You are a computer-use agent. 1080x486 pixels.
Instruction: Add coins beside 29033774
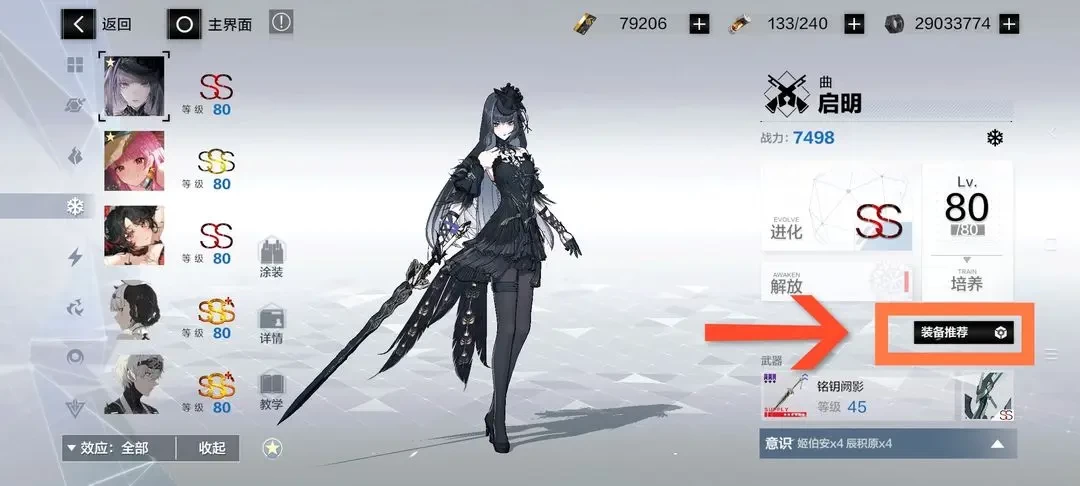click(1009, 24)
